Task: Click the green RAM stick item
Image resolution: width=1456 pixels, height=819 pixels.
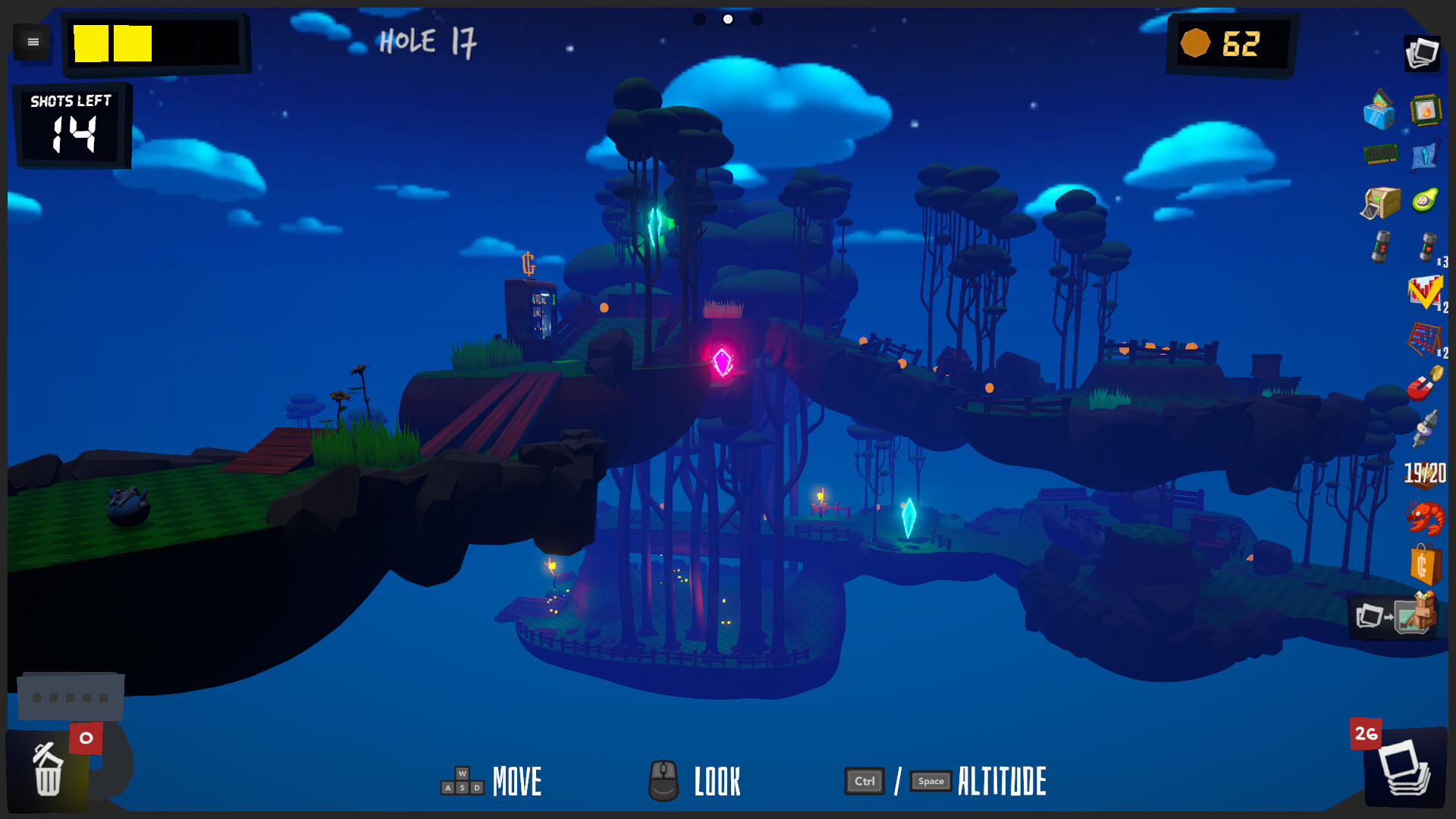Action: coord(1380,154)
